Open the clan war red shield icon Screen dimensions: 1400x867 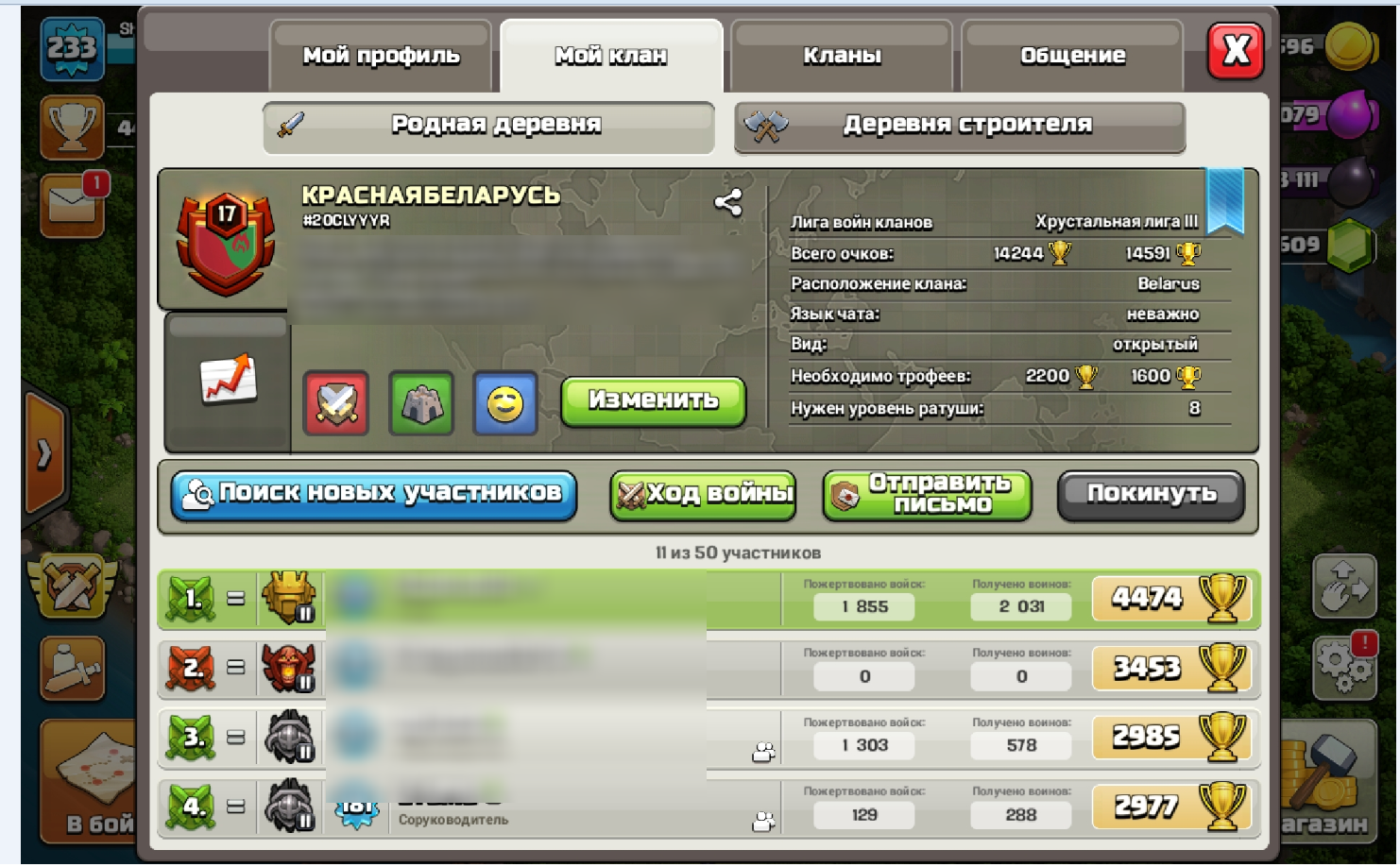click(337, 404)
